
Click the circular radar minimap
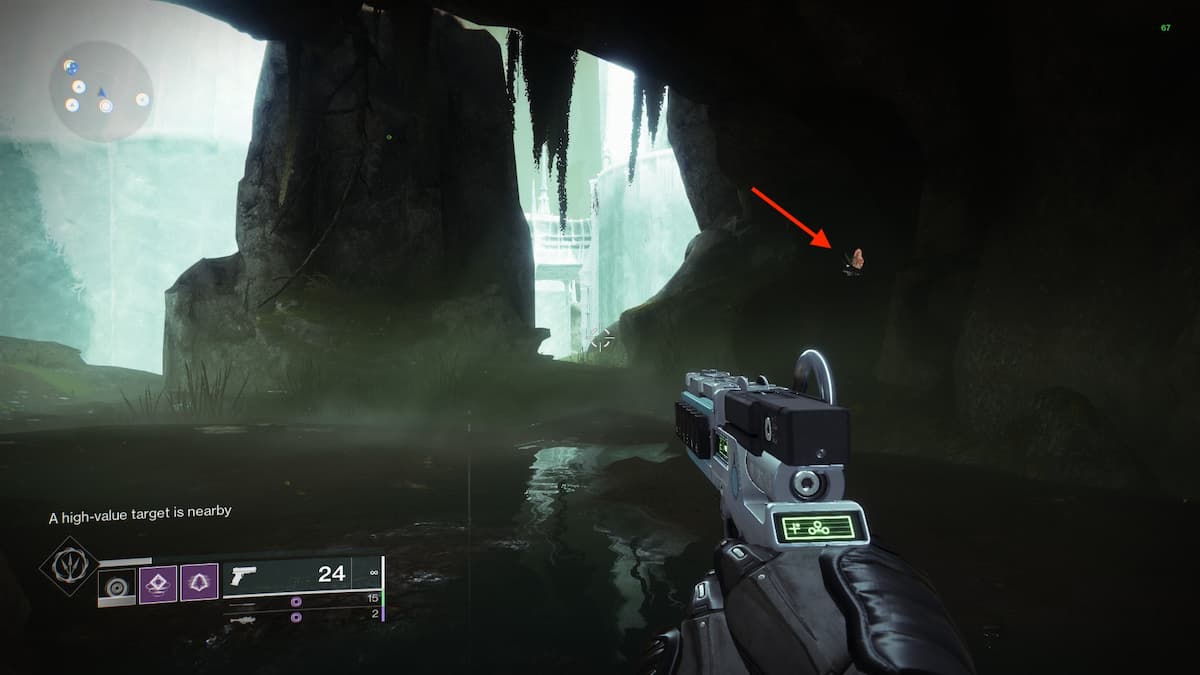tap(101, 92)
